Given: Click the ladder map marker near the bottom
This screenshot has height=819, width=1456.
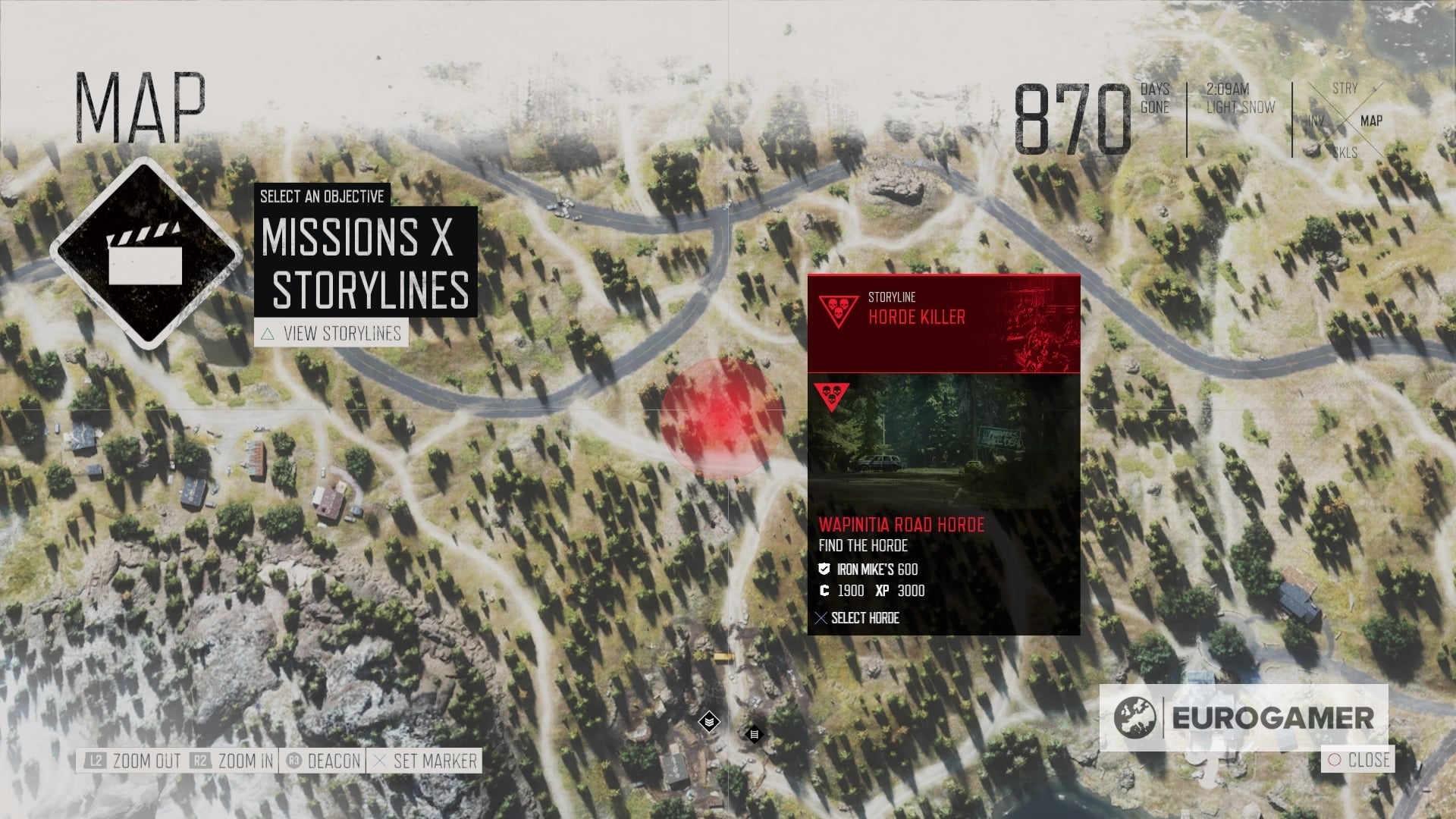Looking at the screenshot, I should coord(755,733).
